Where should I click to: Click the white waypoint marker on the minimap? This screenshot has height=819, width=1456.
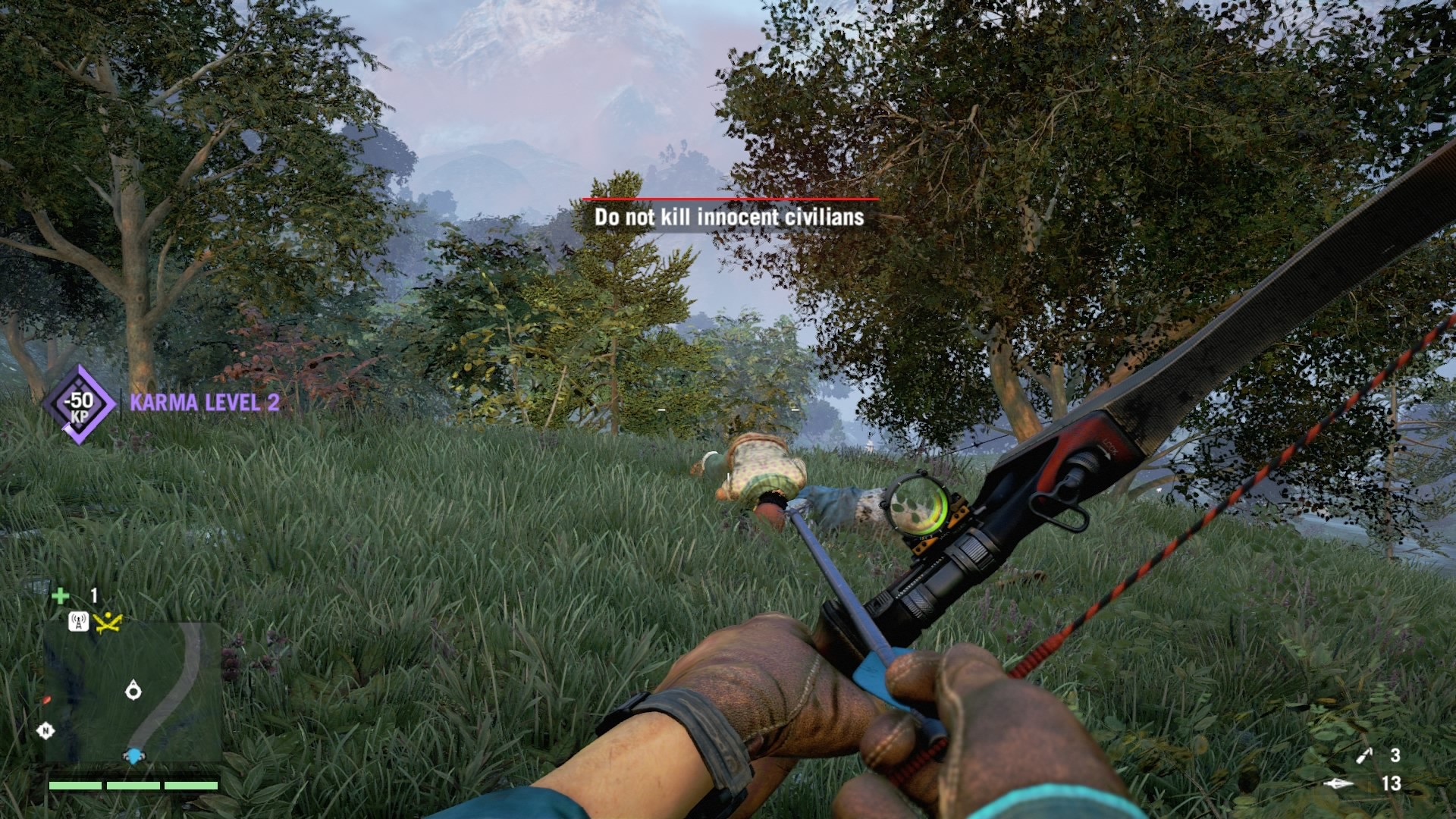coord(133,689)
